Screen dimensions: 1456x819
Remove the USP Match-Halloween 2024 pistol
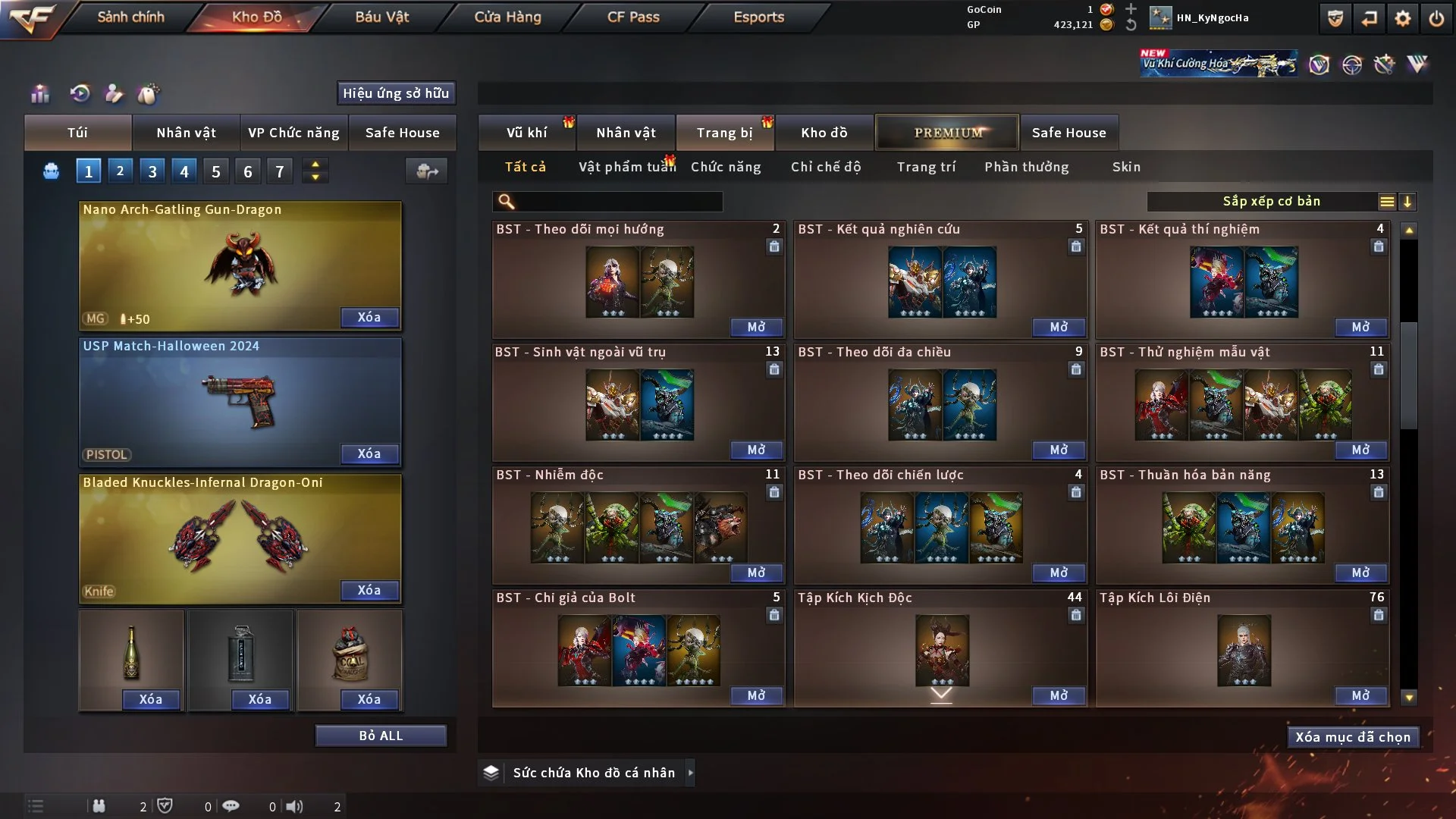coord(369,453)
